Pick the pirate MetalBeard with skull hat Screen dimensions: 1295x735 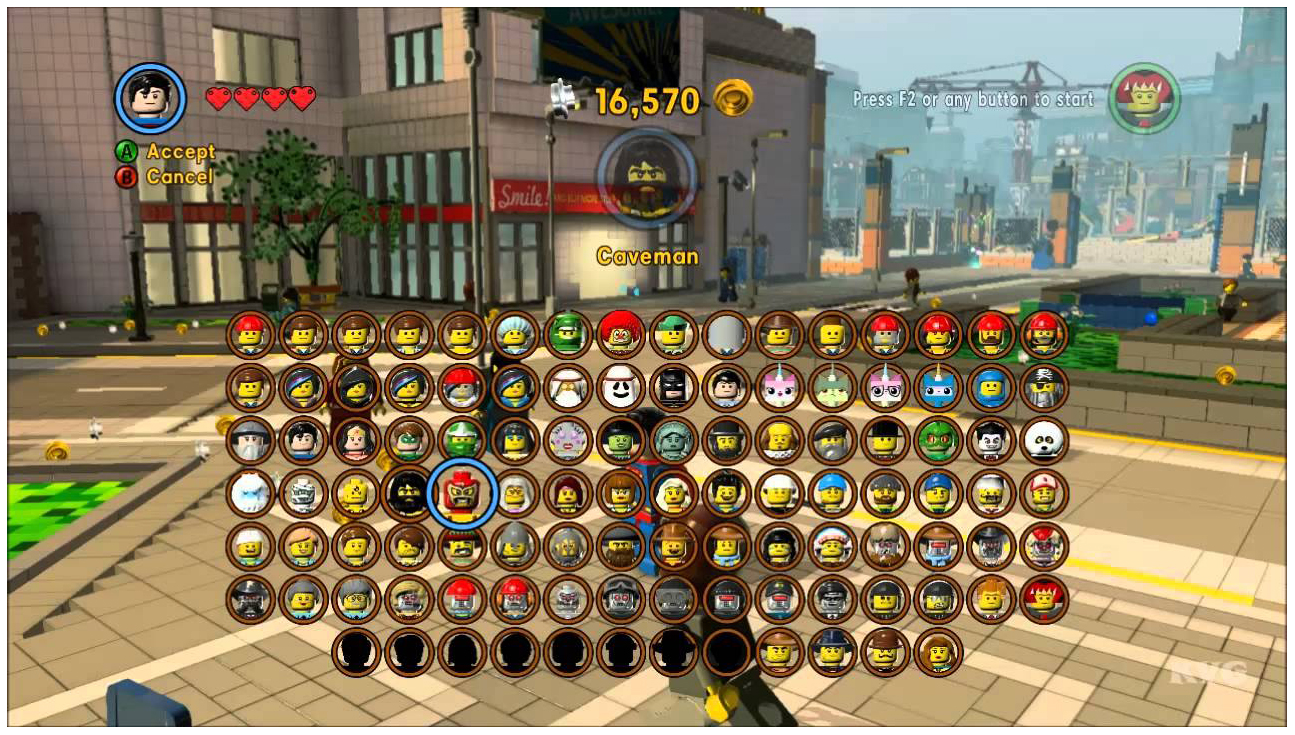(1044, 387)
